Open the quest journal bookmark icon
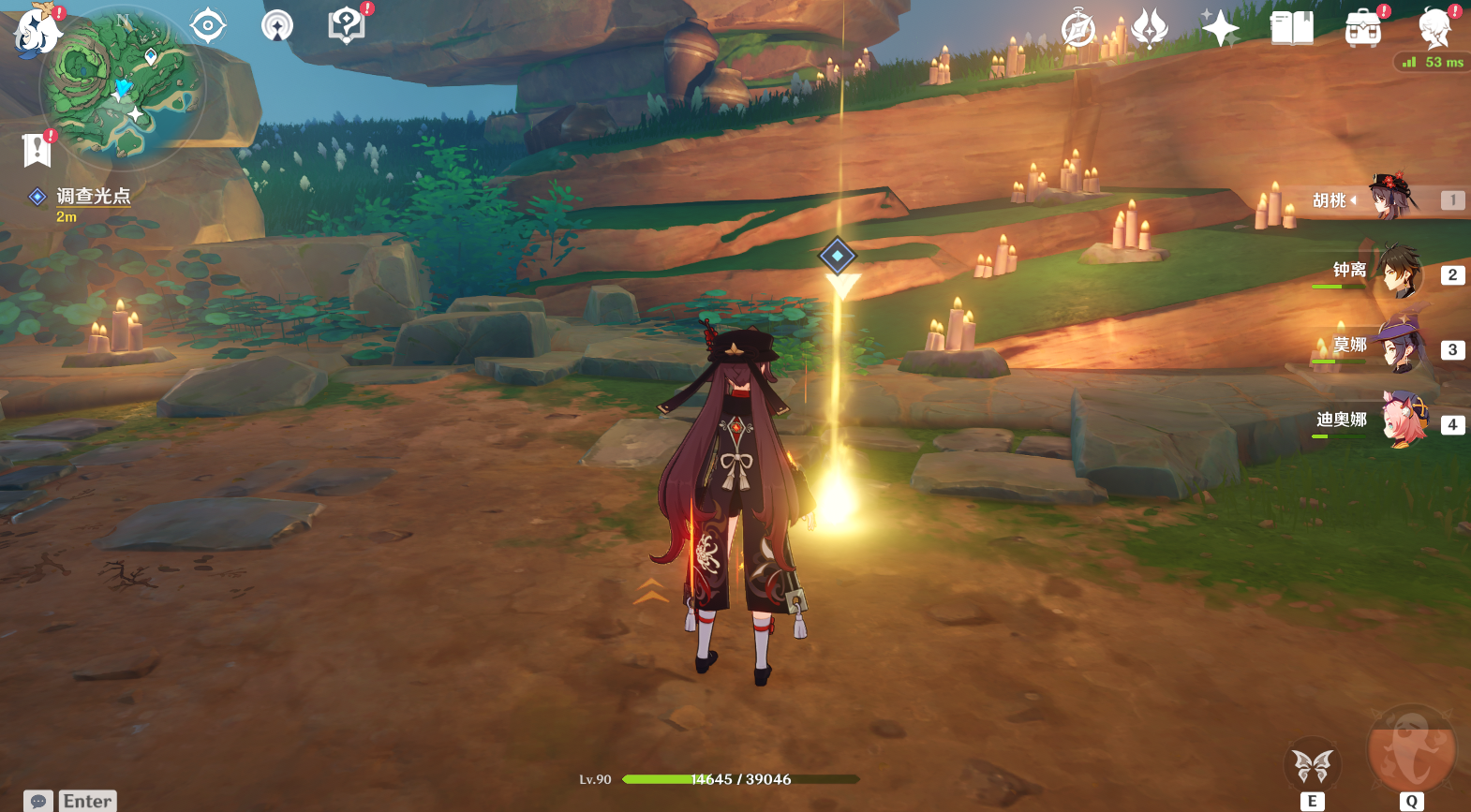 click(x=37, y=150)
